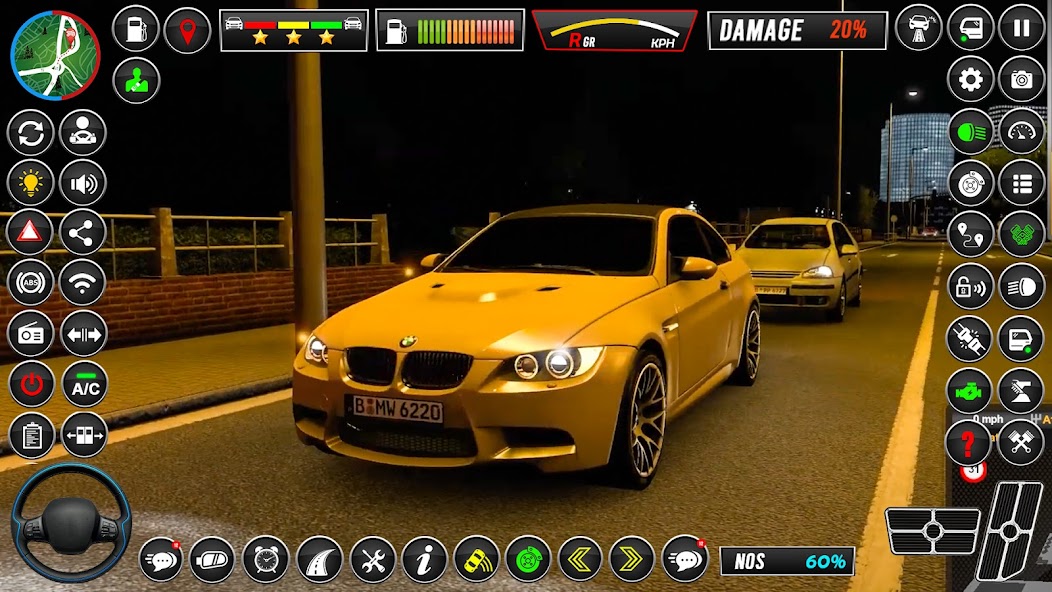The width and height of the screenshot is (1052, 592).
Task: Activate the red hazard triangle
Action: [x=31, y=233]
